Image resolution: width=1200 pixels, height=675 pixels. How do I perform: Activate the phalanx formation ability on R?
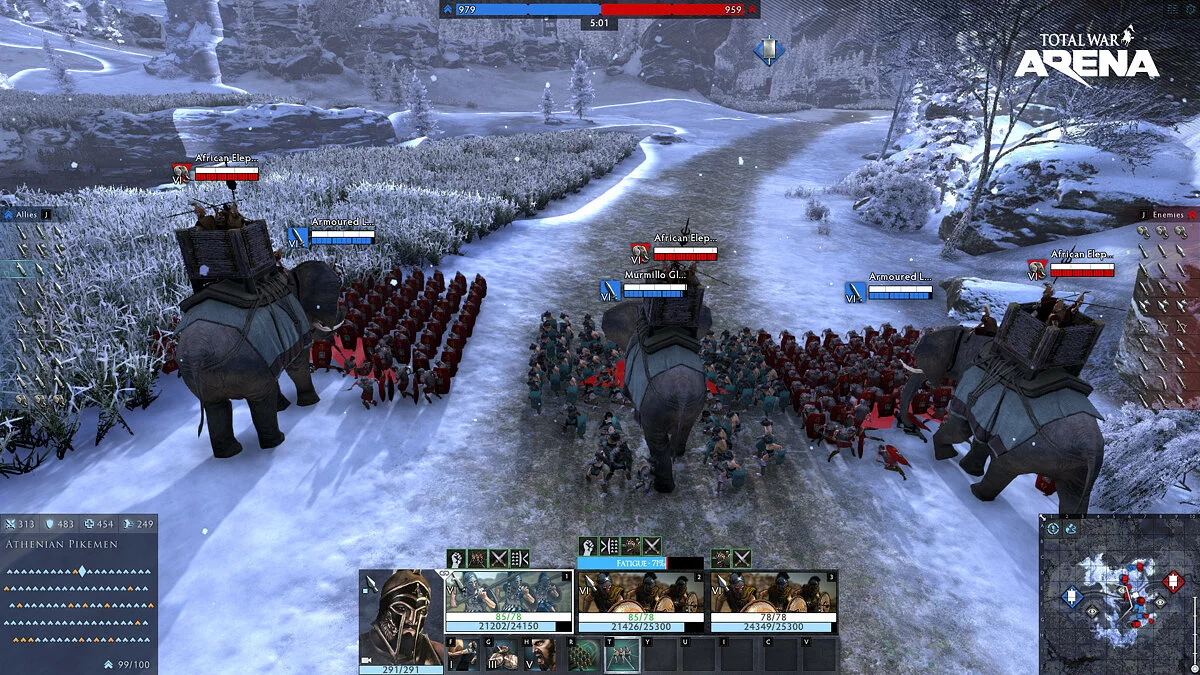point(583,656)
